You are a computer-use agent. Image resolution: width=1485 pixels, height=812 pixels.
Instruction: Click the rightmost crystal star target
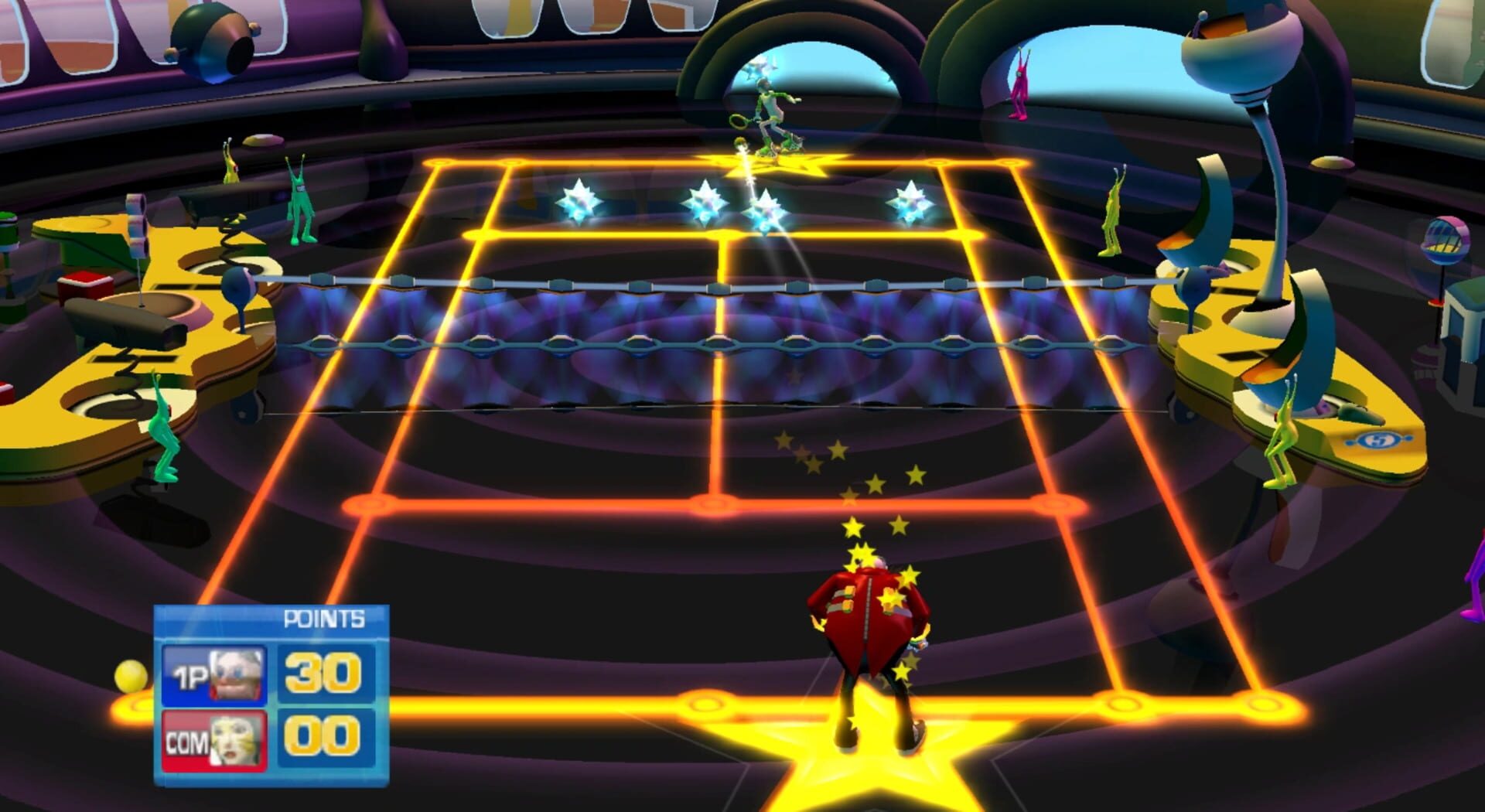click(x=913, y=201)
